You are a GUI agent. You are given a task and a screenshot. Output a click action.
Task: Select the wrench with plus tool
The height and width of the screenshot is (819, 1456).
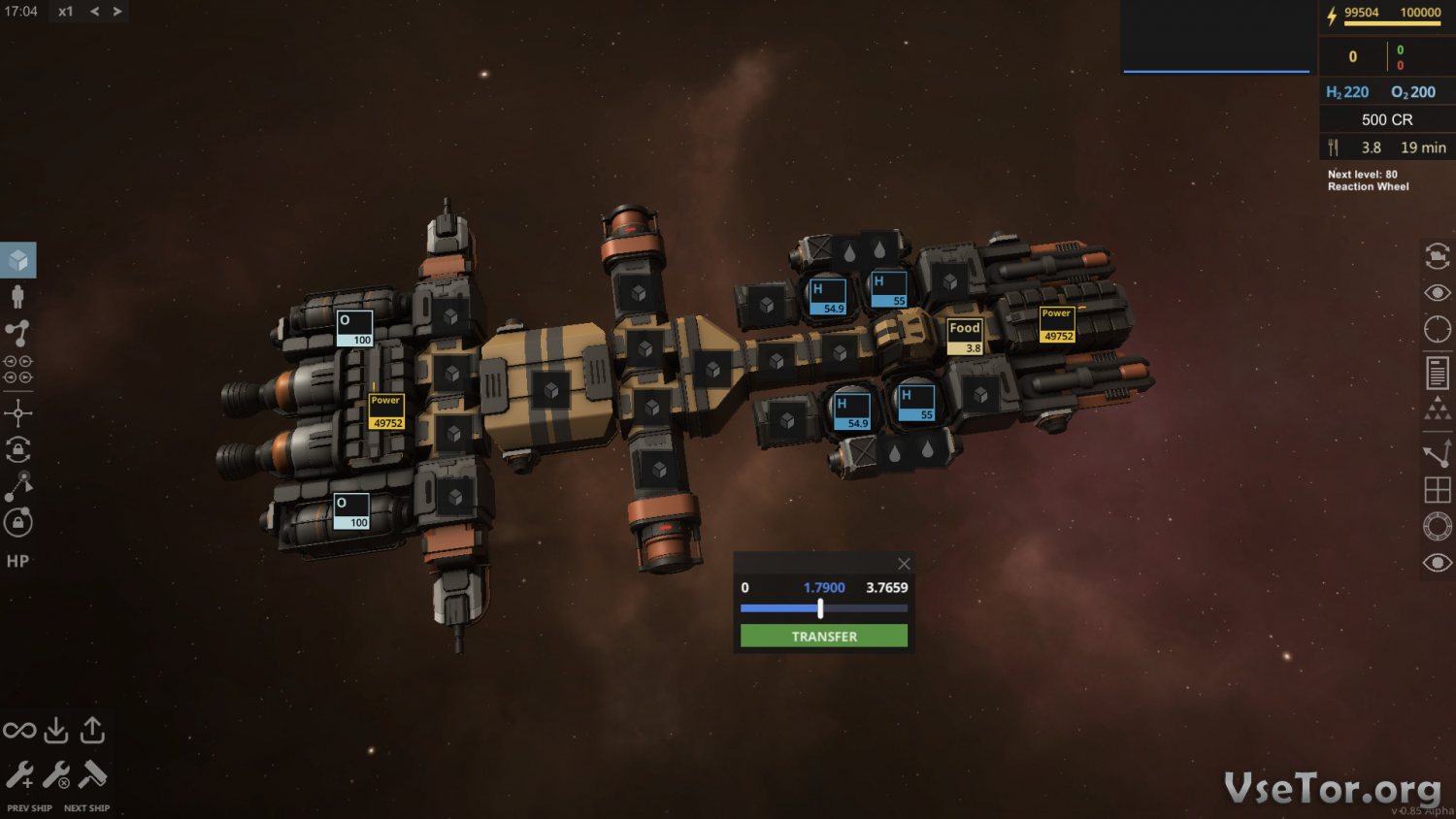coord(19,774)
